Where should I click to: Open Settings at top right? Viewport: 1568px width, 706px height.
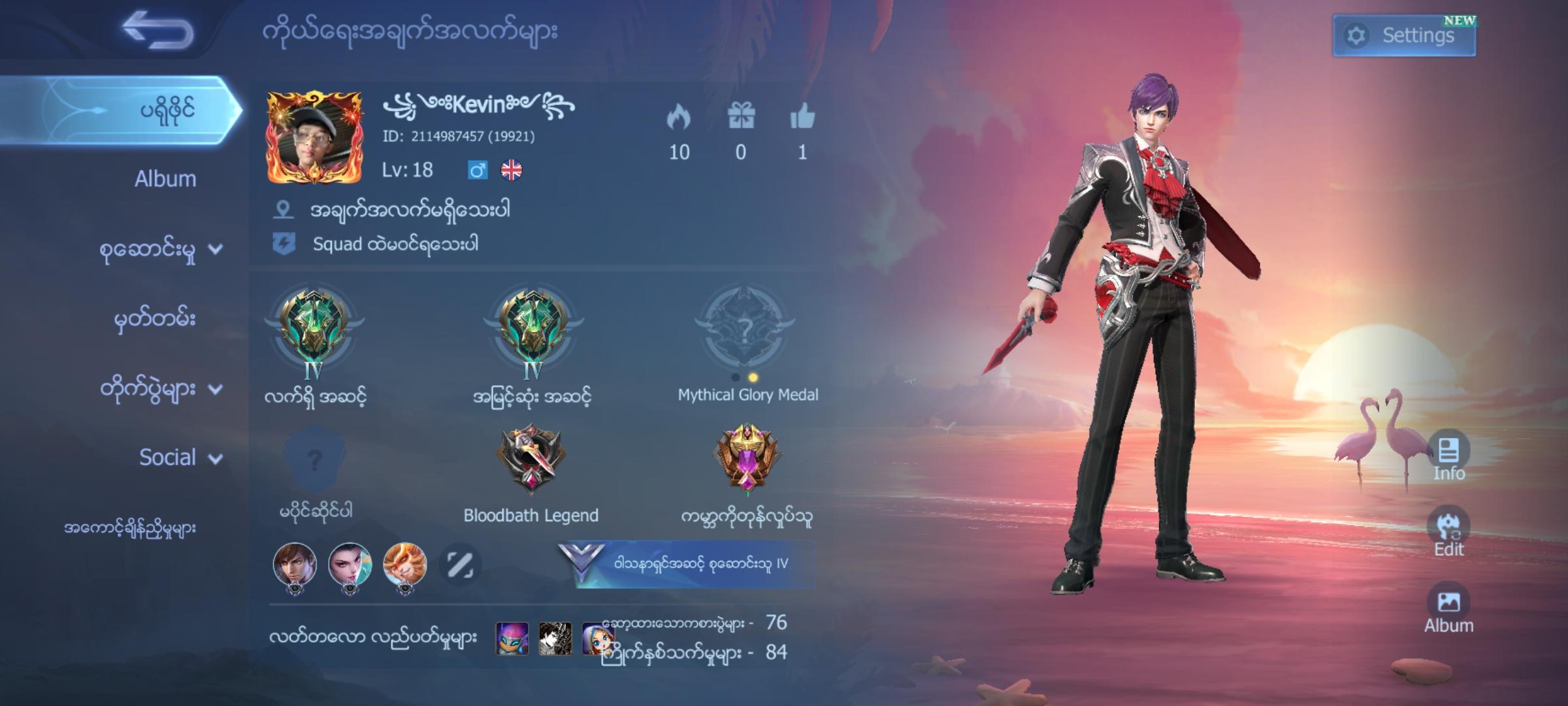tap(1403, 36)
